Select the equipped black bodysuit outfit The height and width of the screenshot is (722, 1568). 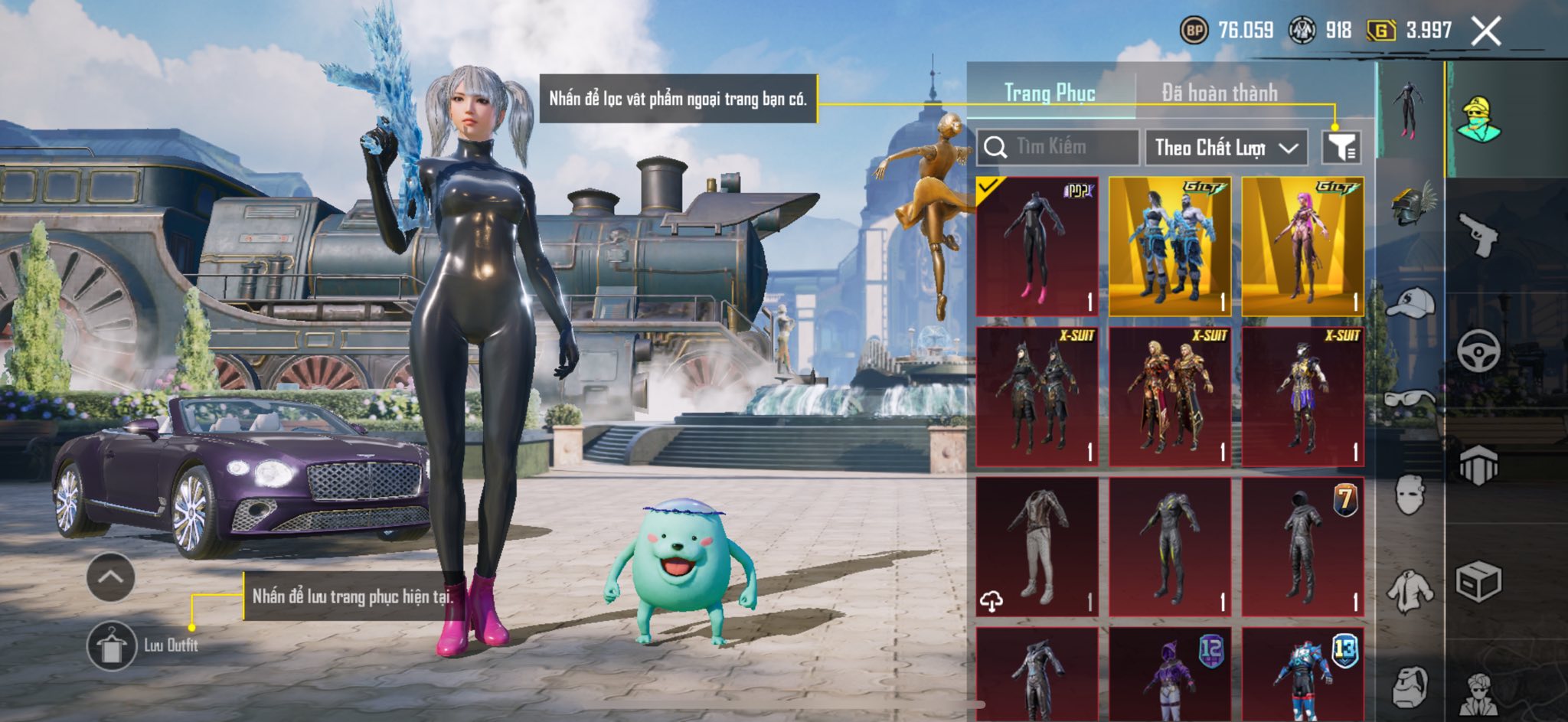1037,247
